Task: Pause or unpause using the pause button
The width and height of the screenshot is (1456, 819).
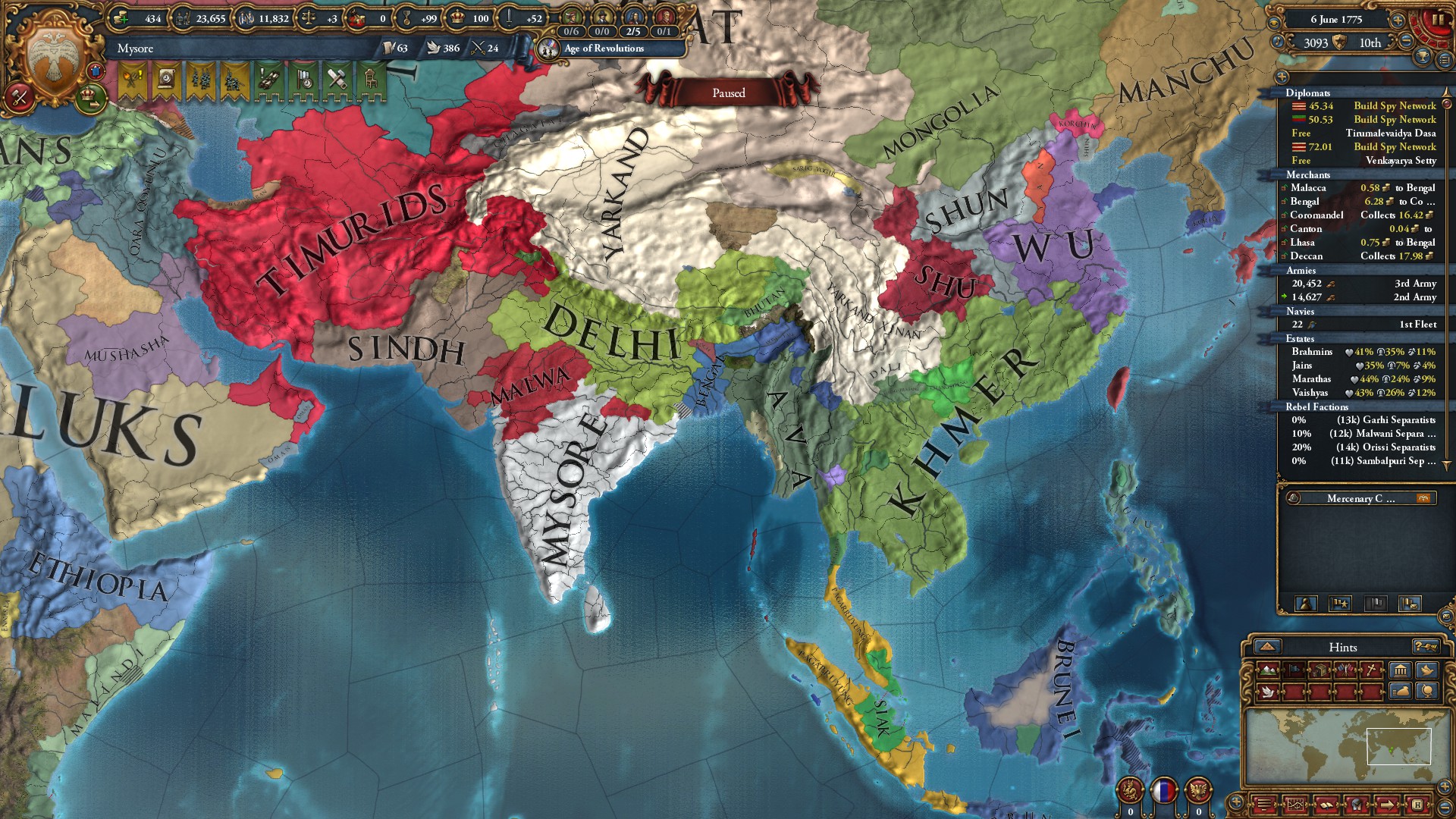Action: [x=1438, y=20]
